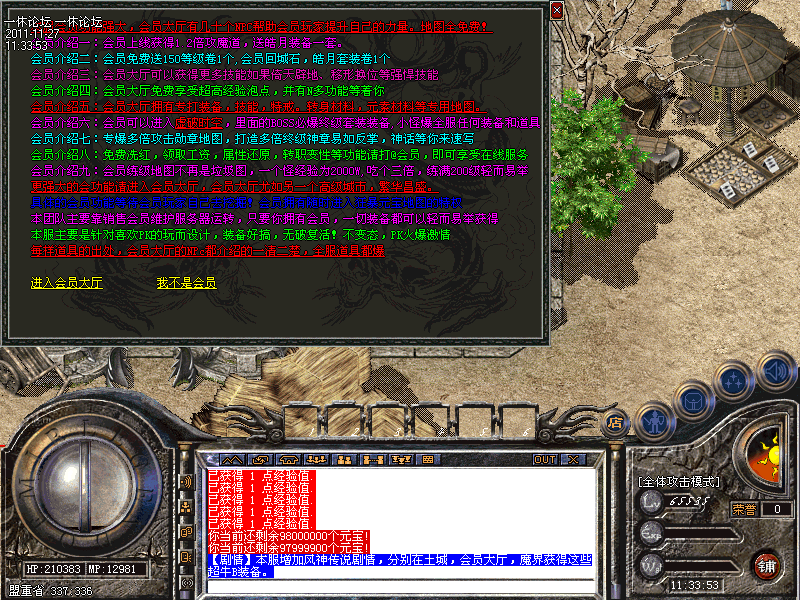The width and height of the screenshot is (800, 600).
Task: Open the bag round button
Action: tap(692, 400)
